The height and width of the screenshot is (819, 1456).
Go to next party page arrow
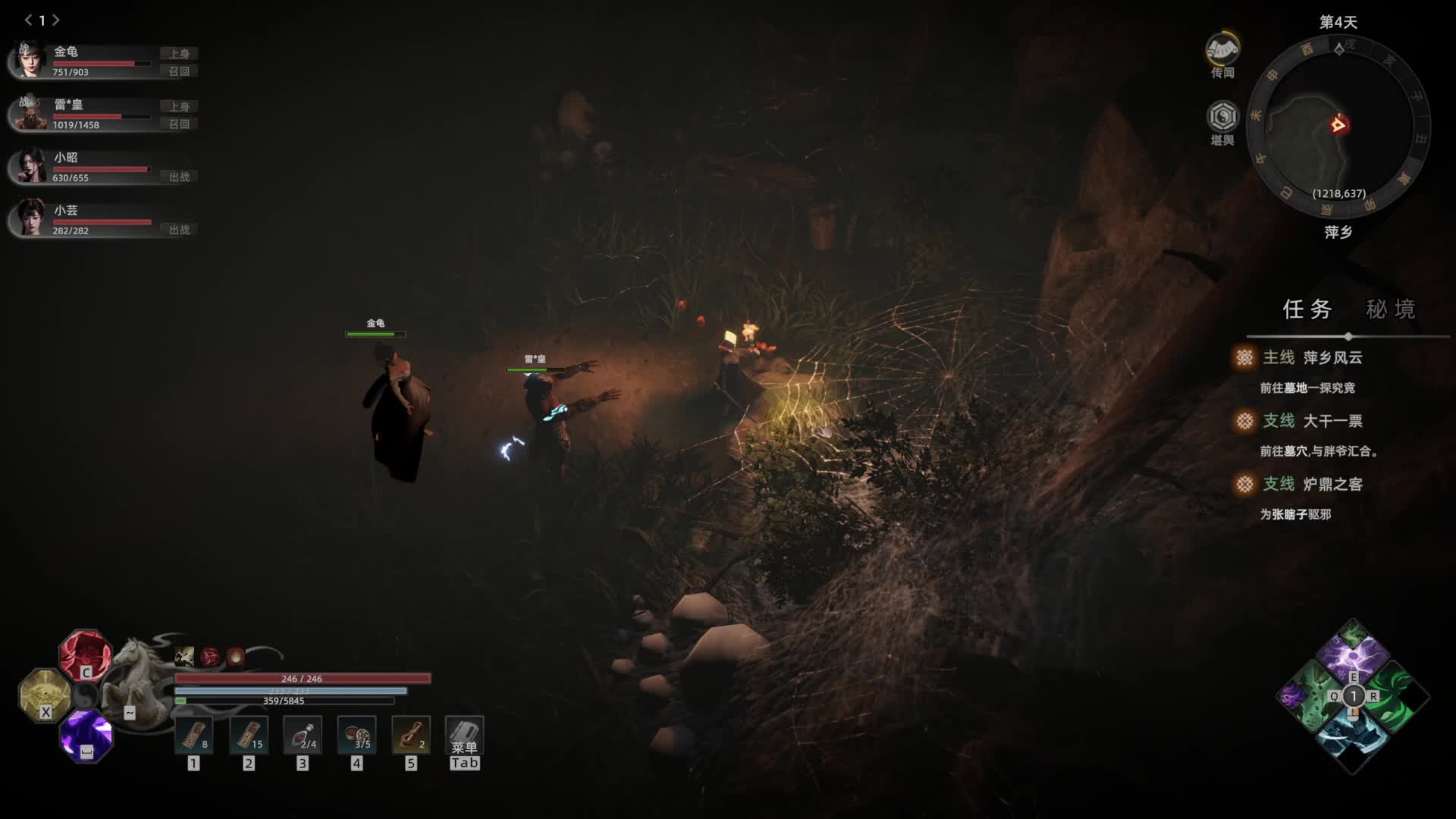click(x=56, y=20)
